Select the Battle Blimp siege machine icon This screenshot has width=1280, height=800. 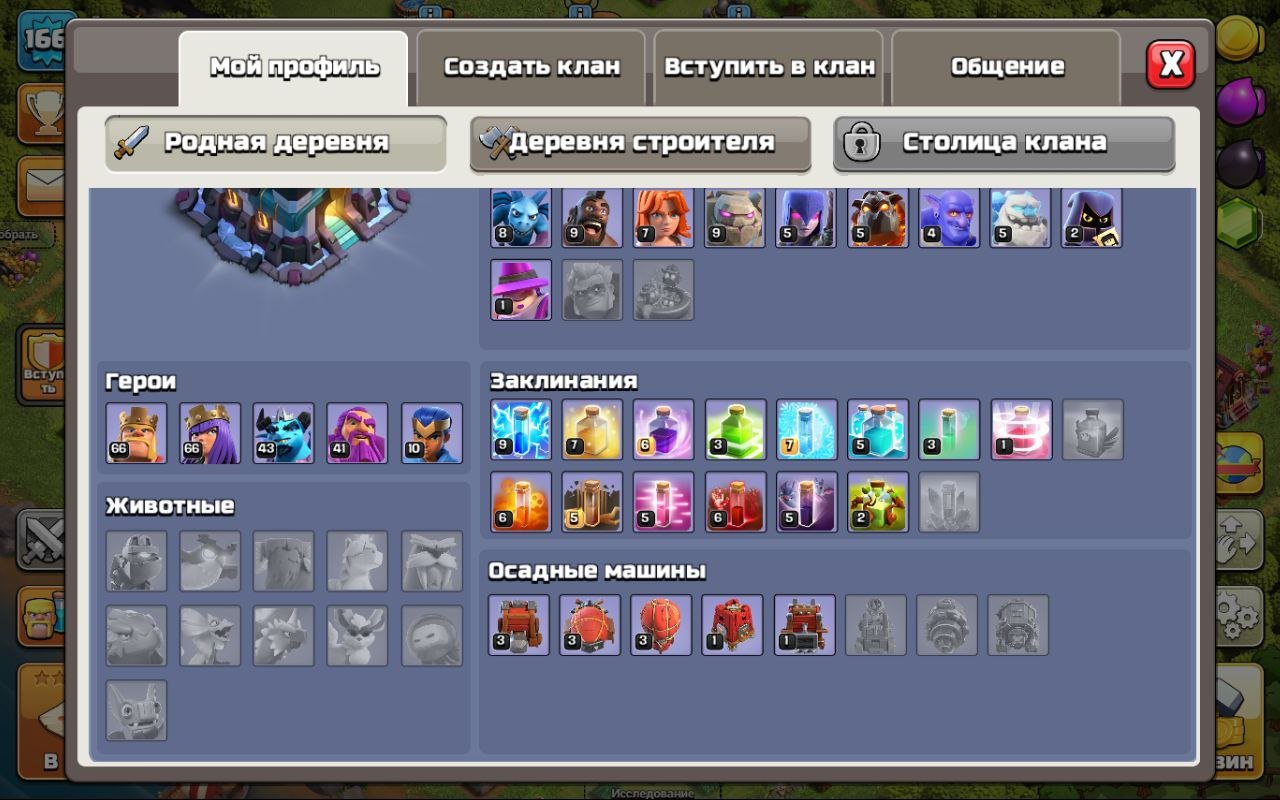(592, 624)
